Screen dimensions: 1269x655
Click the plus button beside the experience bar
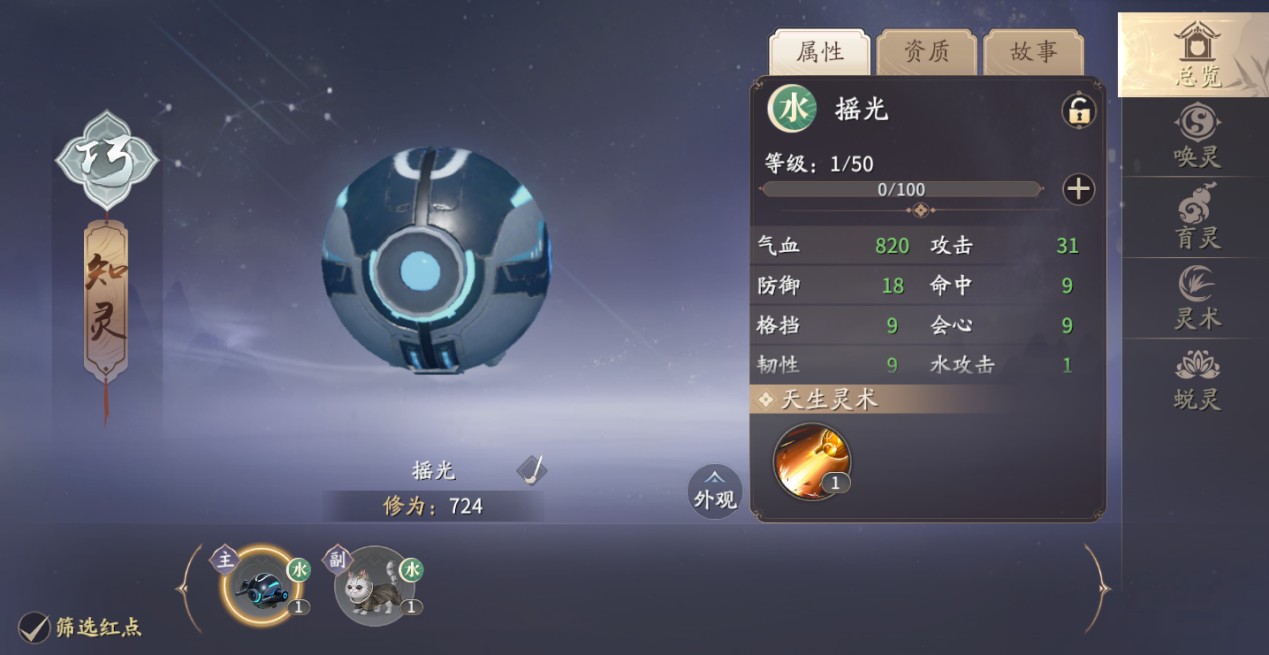(1078, 189)
